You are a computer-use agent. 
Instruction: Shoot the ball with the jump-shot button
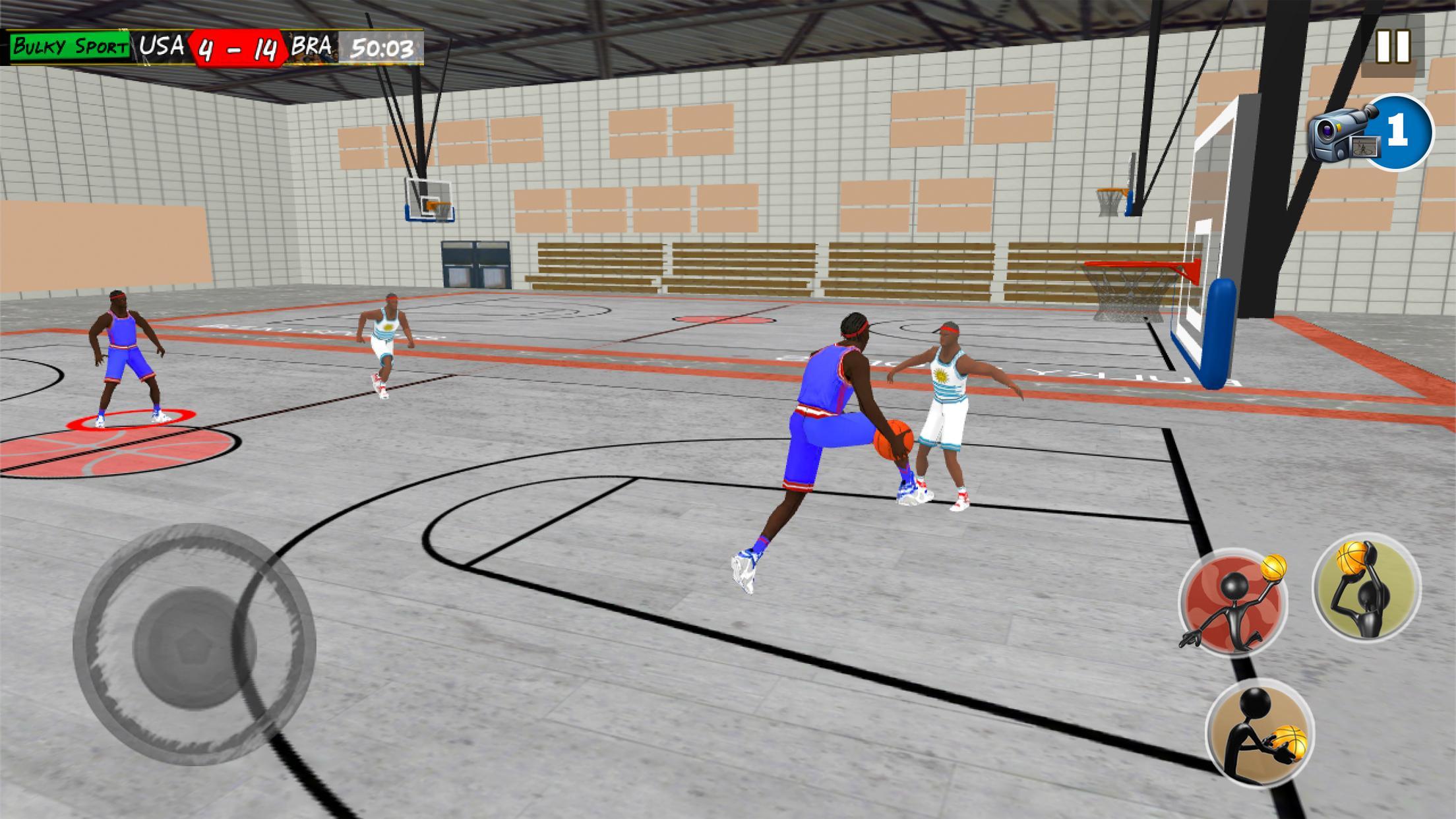pyautogui.click(x=1366, y=587)
